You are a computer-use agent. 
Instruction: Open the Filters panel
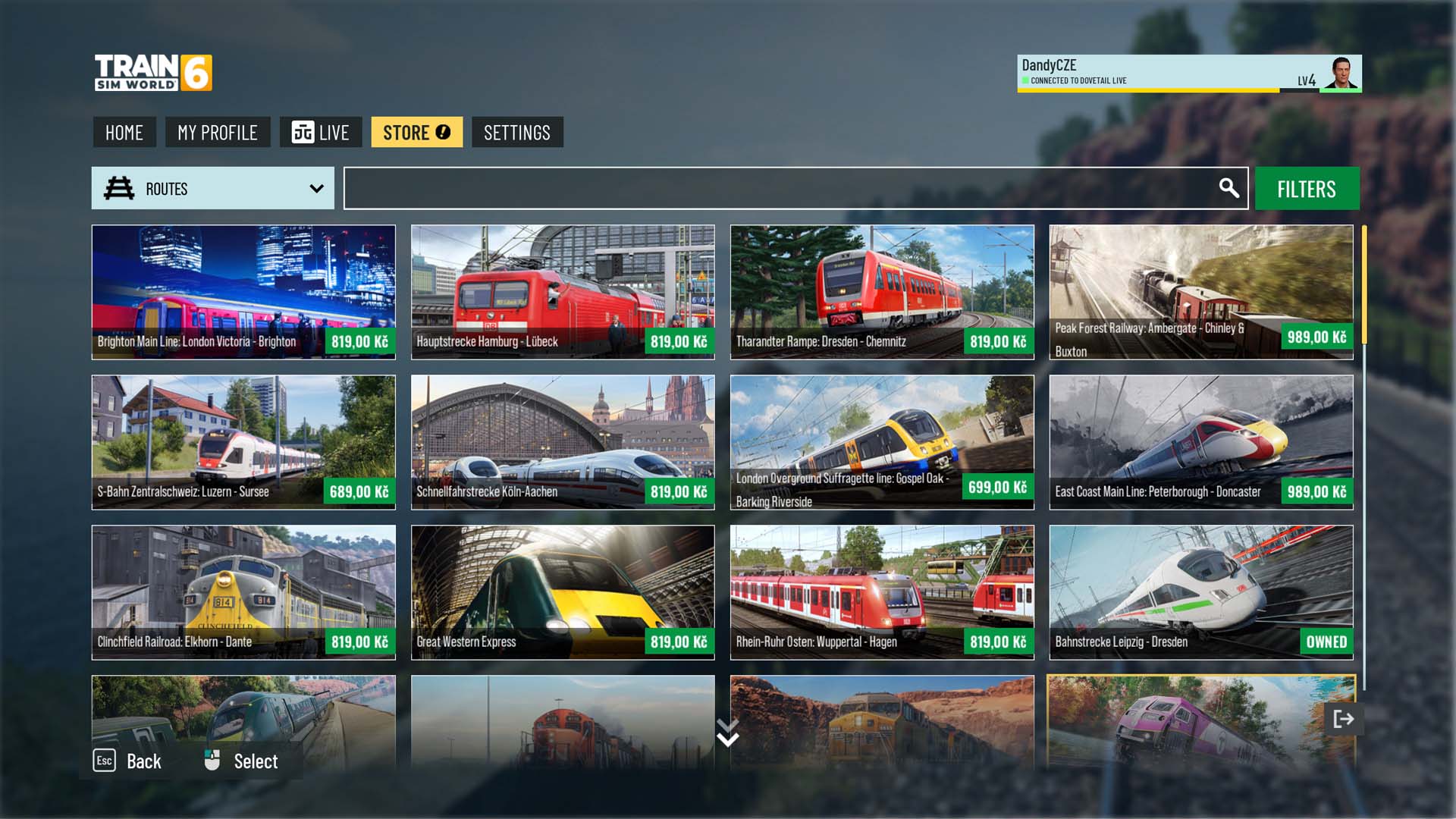pos(1307,189)
